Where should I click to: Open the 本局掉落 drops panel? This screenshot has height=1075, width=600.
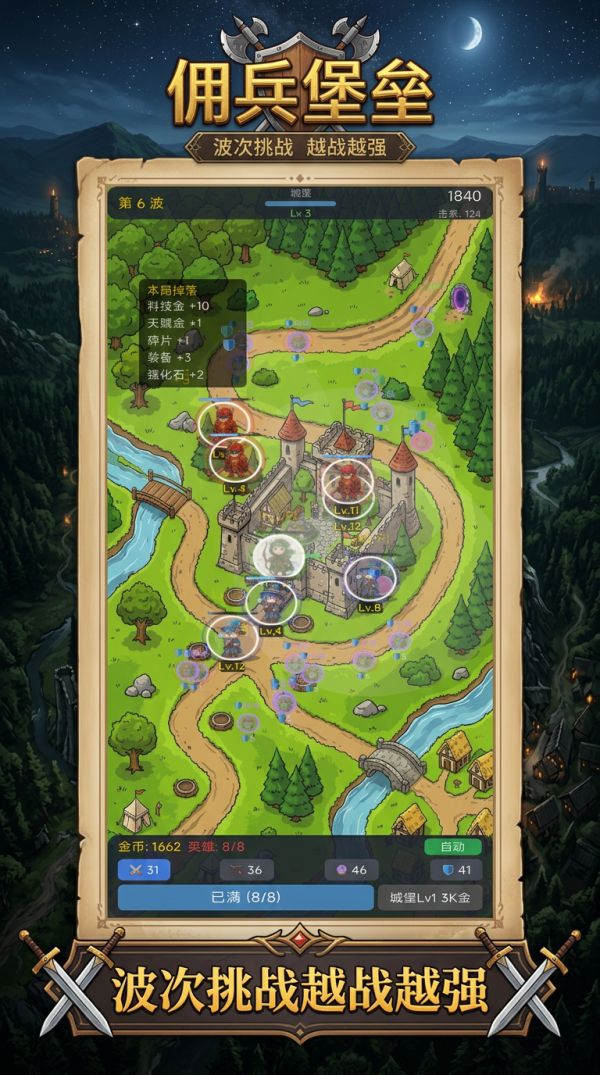point(192,333)
